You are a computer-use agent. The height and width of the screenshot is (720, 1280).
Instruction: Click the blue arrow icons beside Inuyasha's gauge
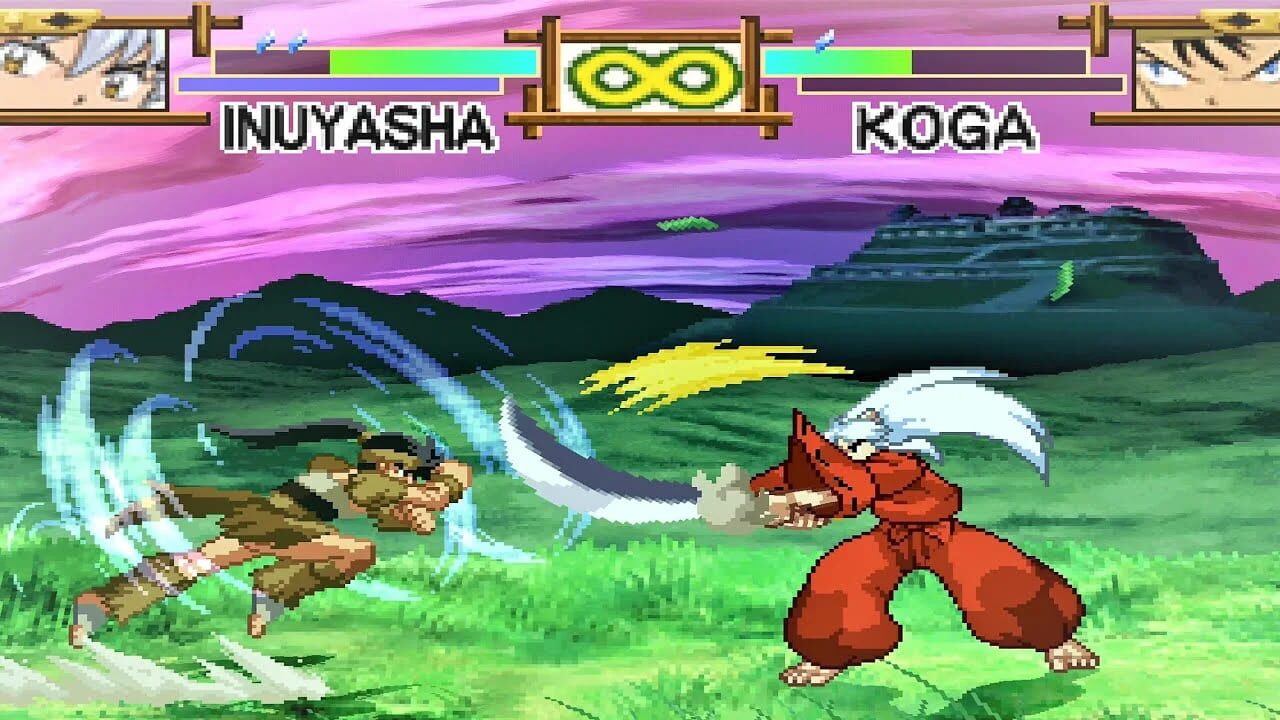[x=283, y=43]
